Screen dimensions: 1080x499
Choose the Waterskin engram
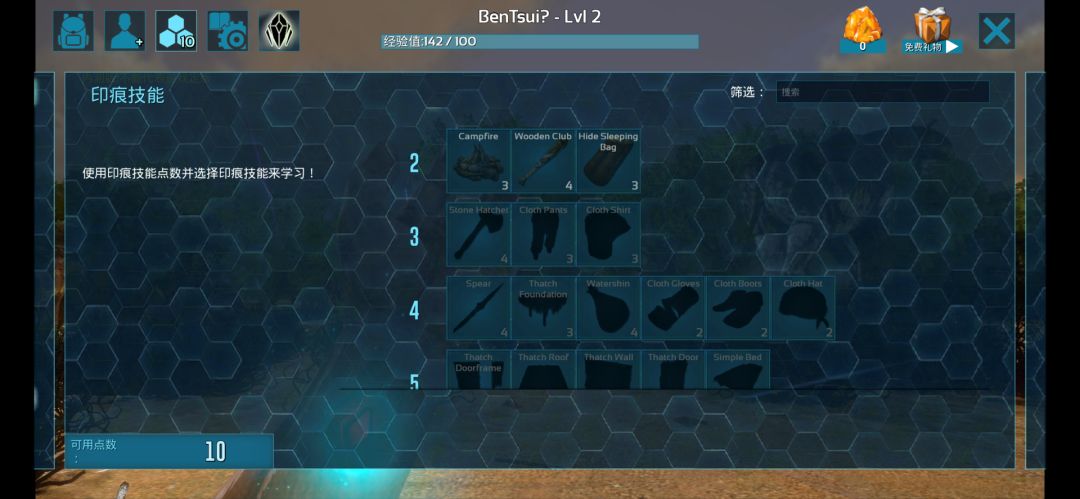(608, 308)
